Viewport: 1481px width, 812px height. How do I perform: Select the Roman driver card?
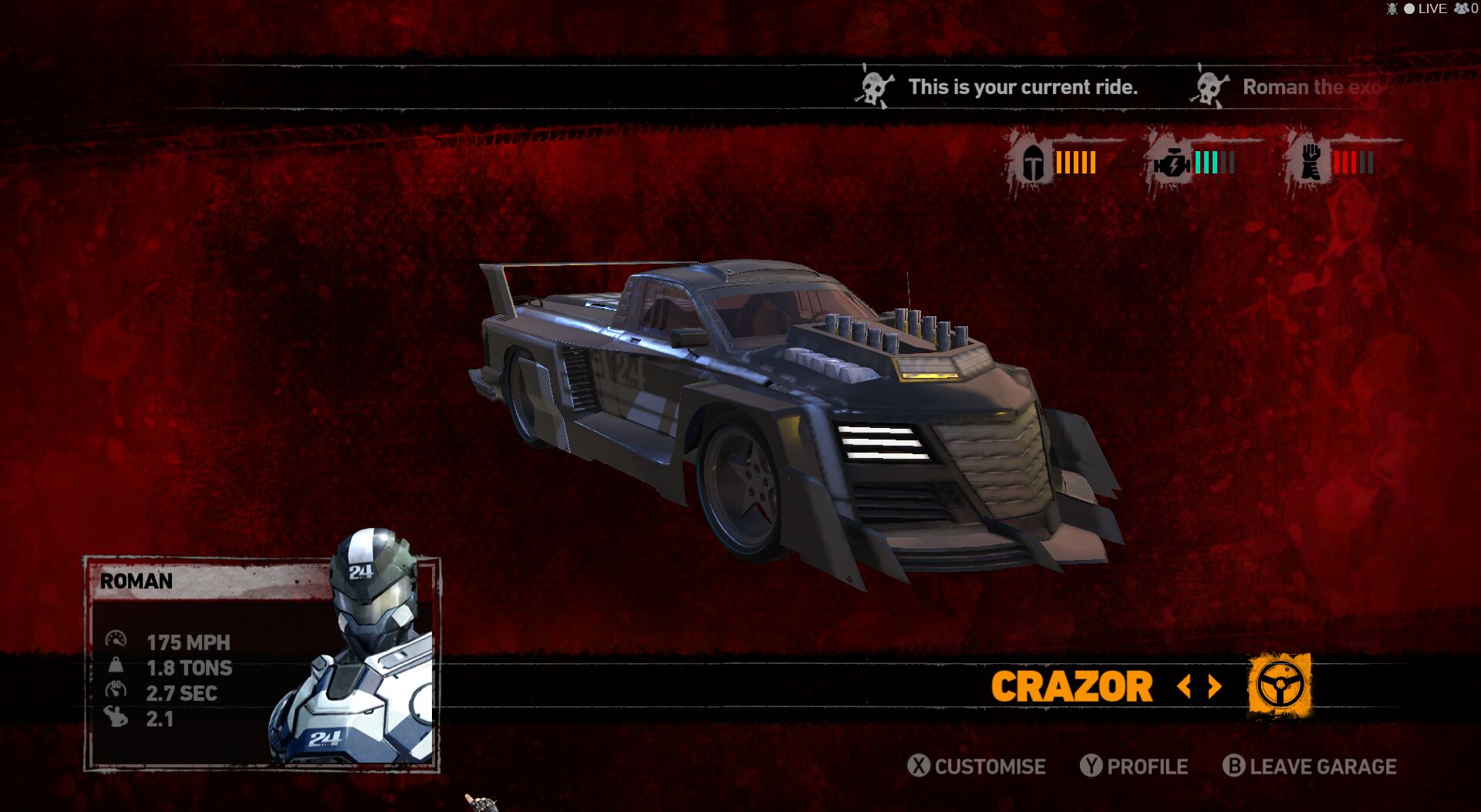click(x=261, y=664)
